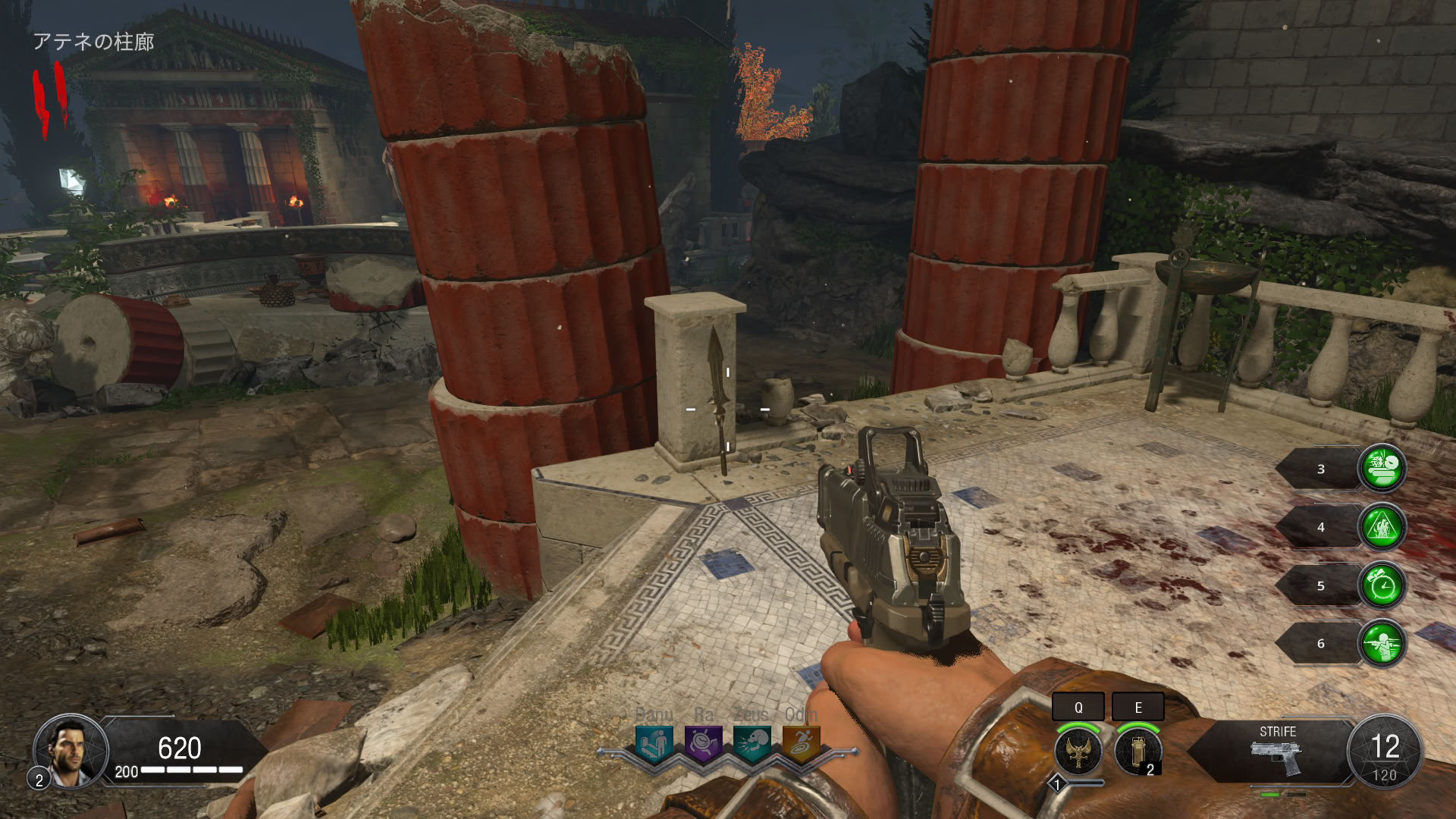Activate elixir slot 3
This screenshot has height=819, width=1456.
pos(1382,469)
